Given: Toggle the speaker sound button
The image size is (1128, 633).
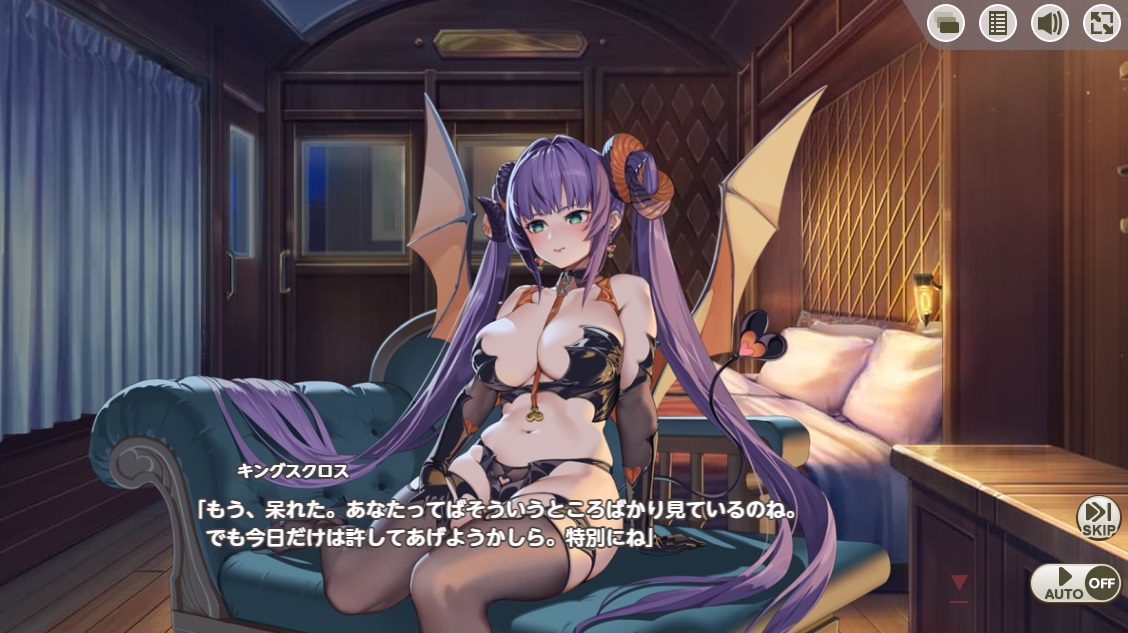Looking at the screenshot, I should coord(1049,23).
